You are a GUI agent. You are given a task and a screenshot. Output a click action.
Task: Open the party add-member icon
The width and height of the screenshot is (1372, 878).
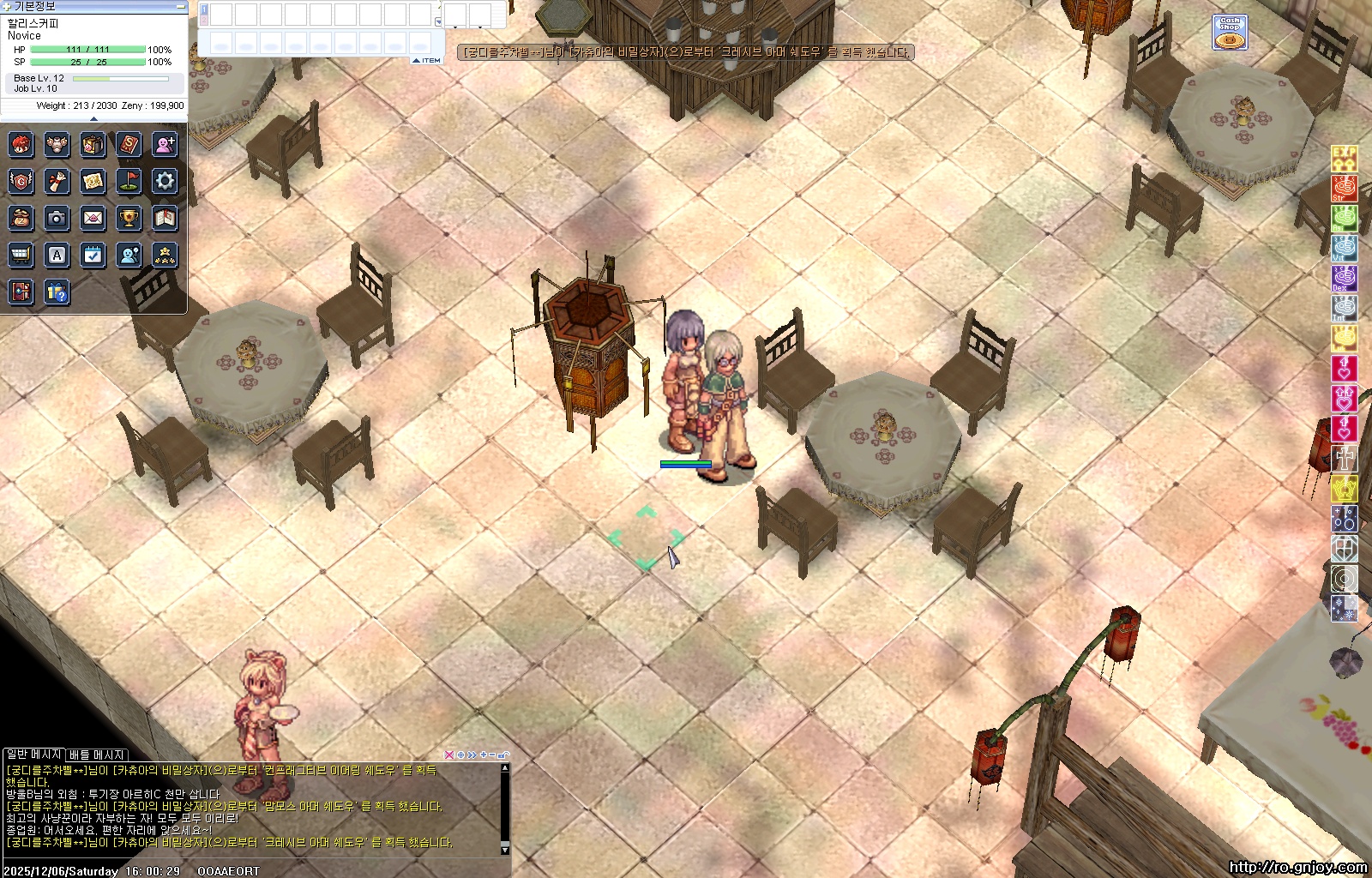pyautogui.click(x=165, y=144)
